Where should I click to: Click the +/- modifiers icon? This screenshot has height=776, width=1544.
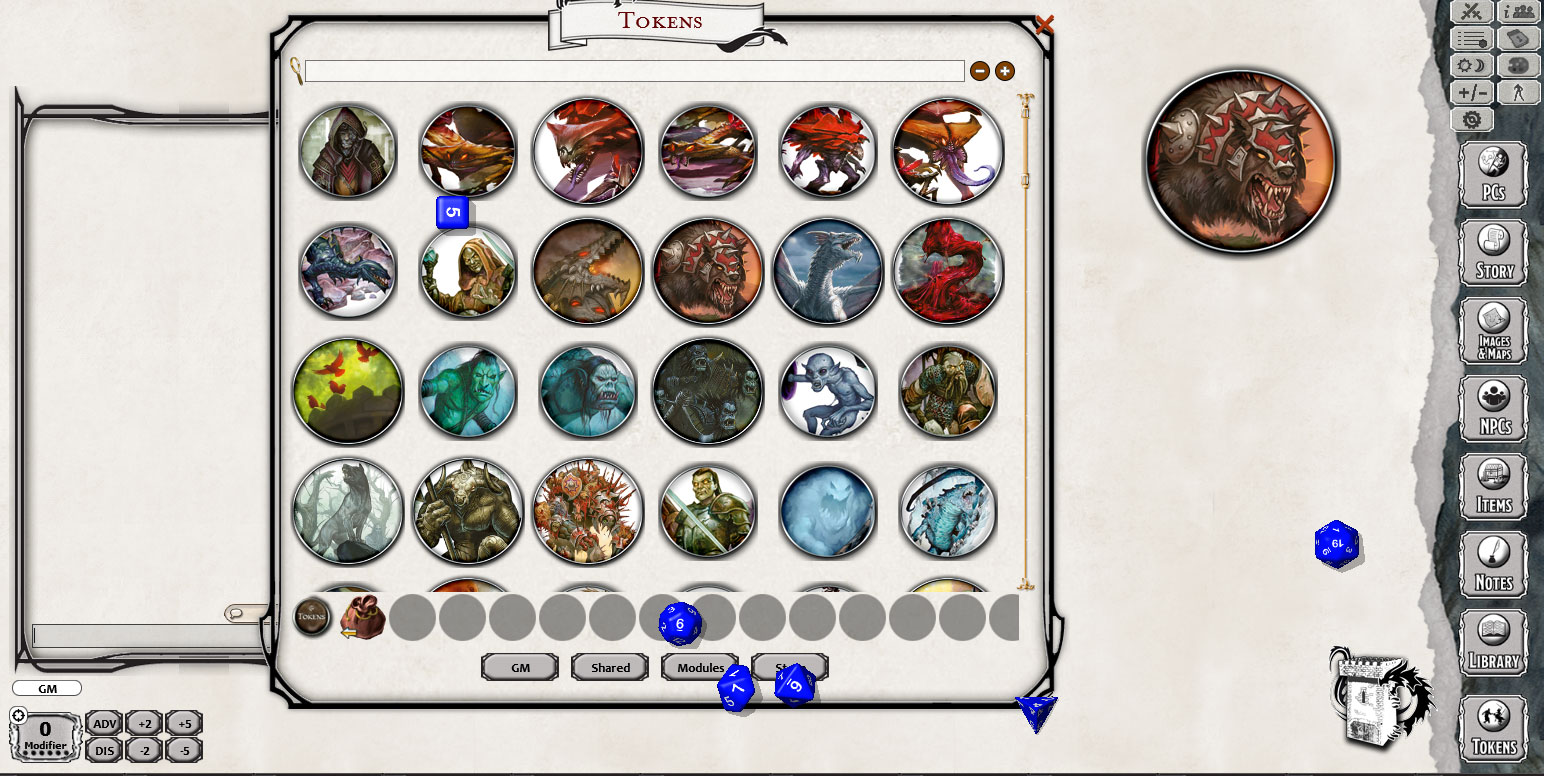coord(1471,92)
